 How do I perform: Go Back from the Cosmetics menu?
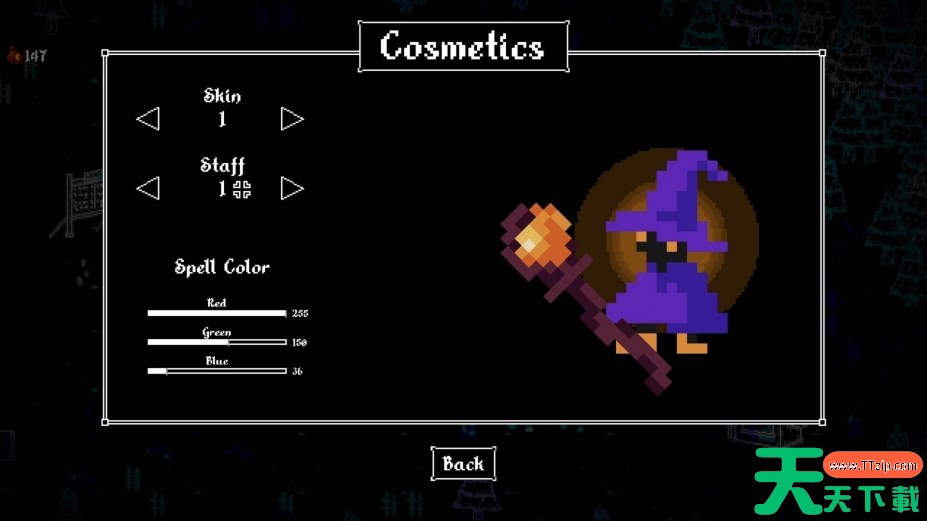pos(463,464)
